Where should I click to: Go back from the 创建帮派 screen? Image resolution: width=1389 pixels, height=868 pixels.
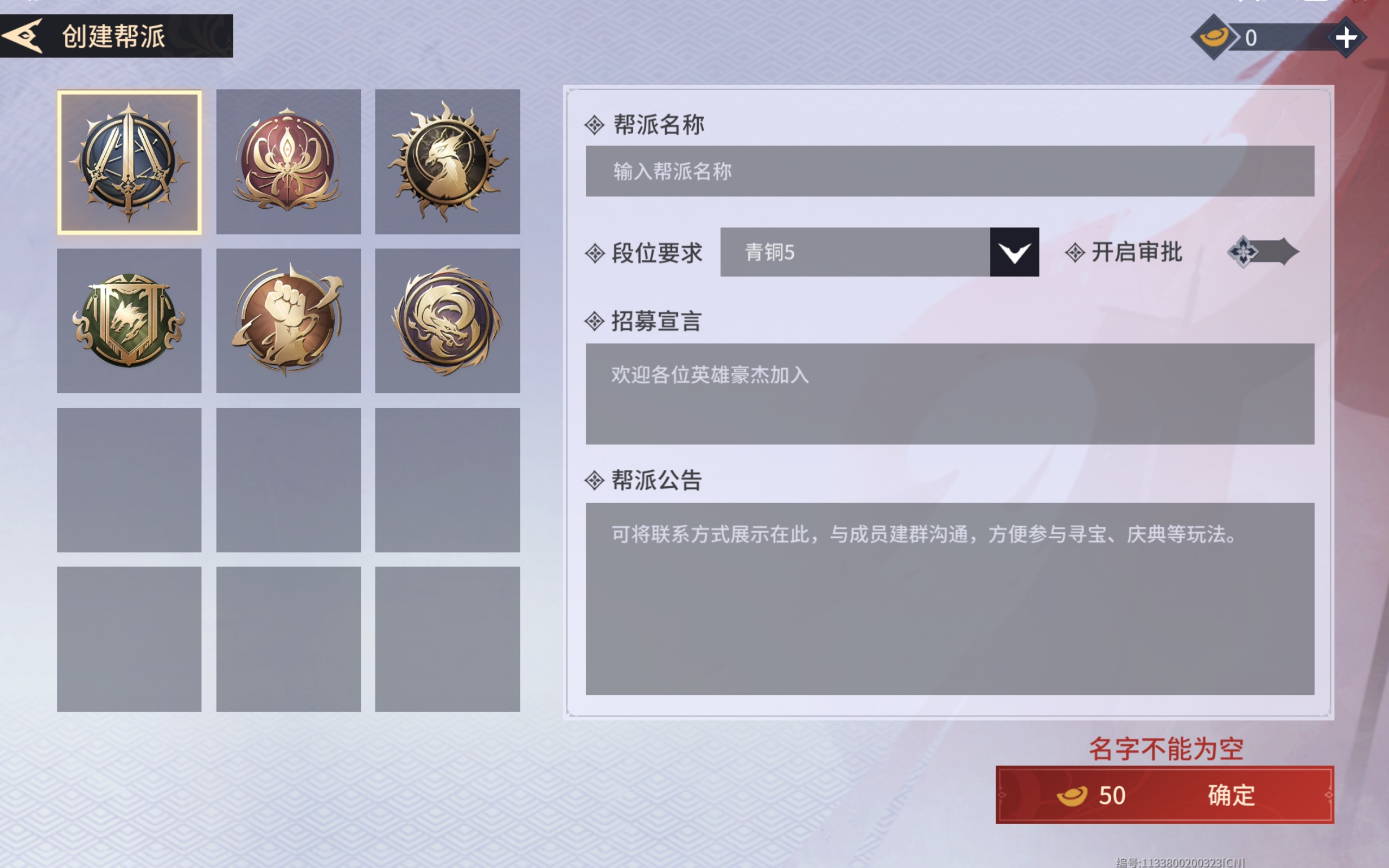pyautogui.click(x=23, y=36)
